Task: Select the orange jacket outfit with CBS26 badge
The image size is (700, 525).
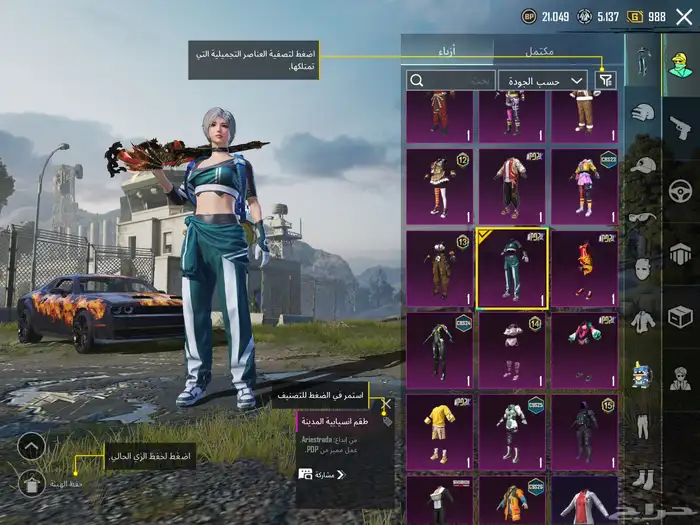Action: tap(512, 500)
